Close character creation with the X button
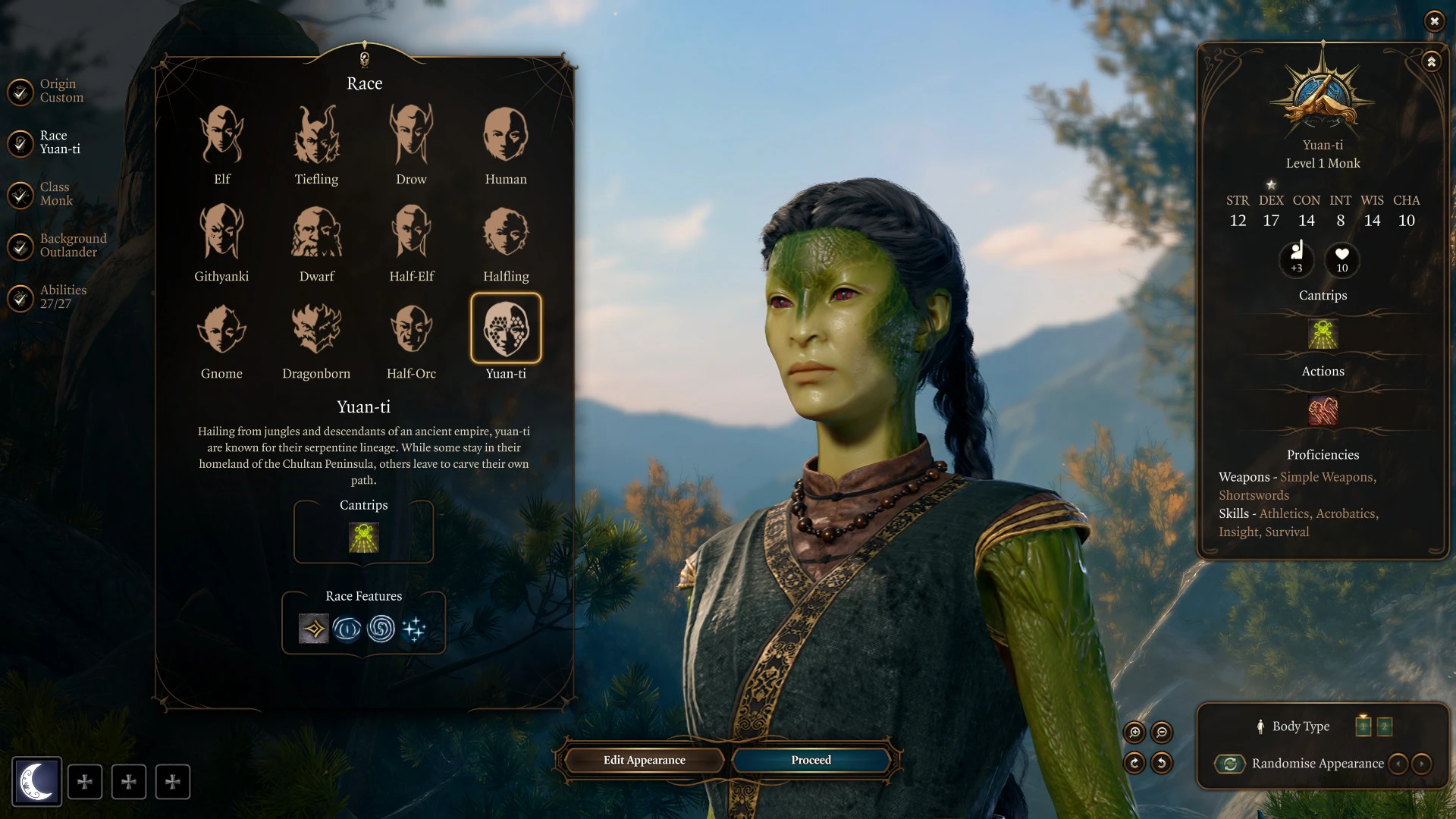 point(1434,21)
